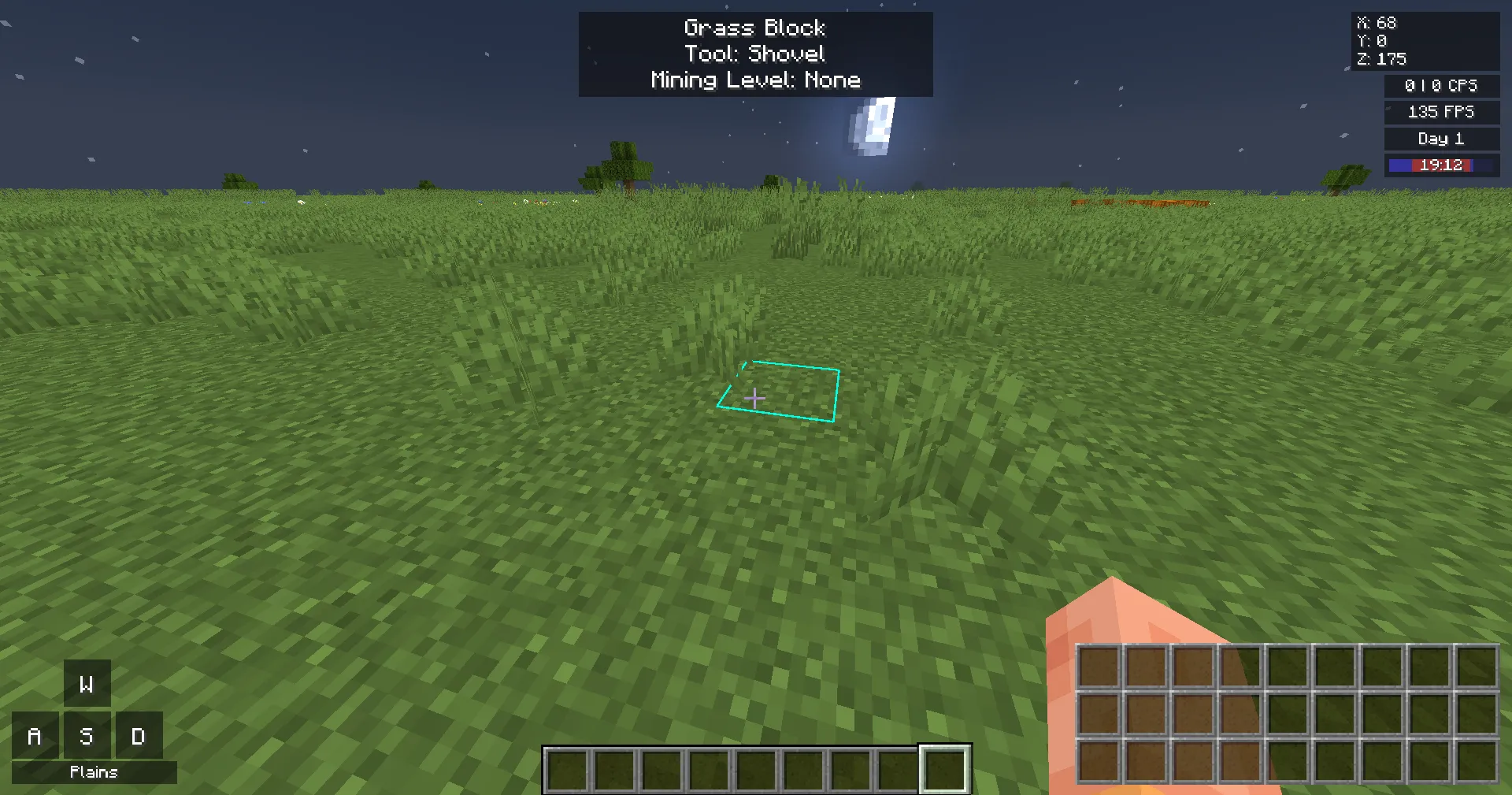Toggle the S key indicator
This screenshot has height=795, width=1512.
point(87,735)
